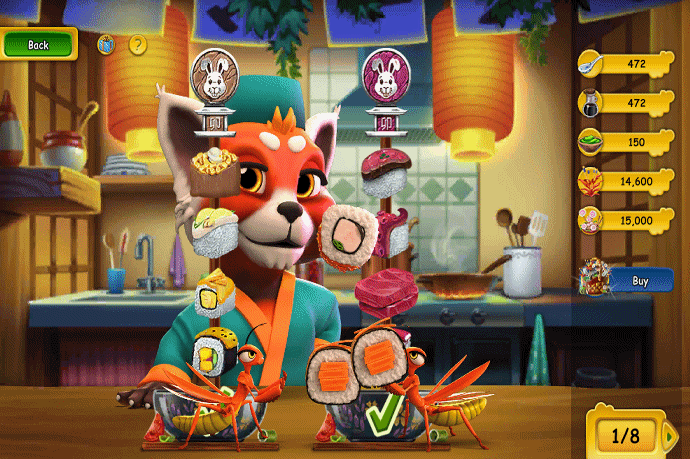The height and width of the screenshot is (459, 690).
Task: Go back using the green Back button
Action: point(38,45)
